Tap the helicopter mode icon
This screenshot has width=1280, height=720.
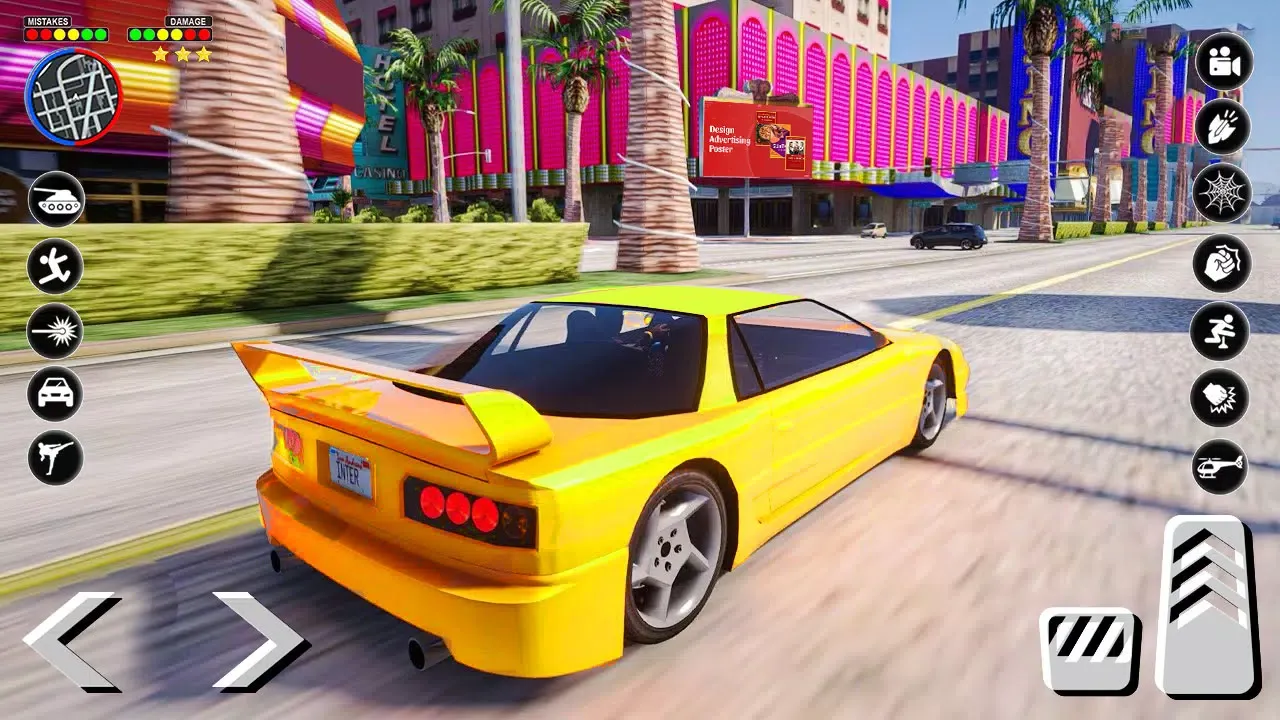coord(1220,467)
